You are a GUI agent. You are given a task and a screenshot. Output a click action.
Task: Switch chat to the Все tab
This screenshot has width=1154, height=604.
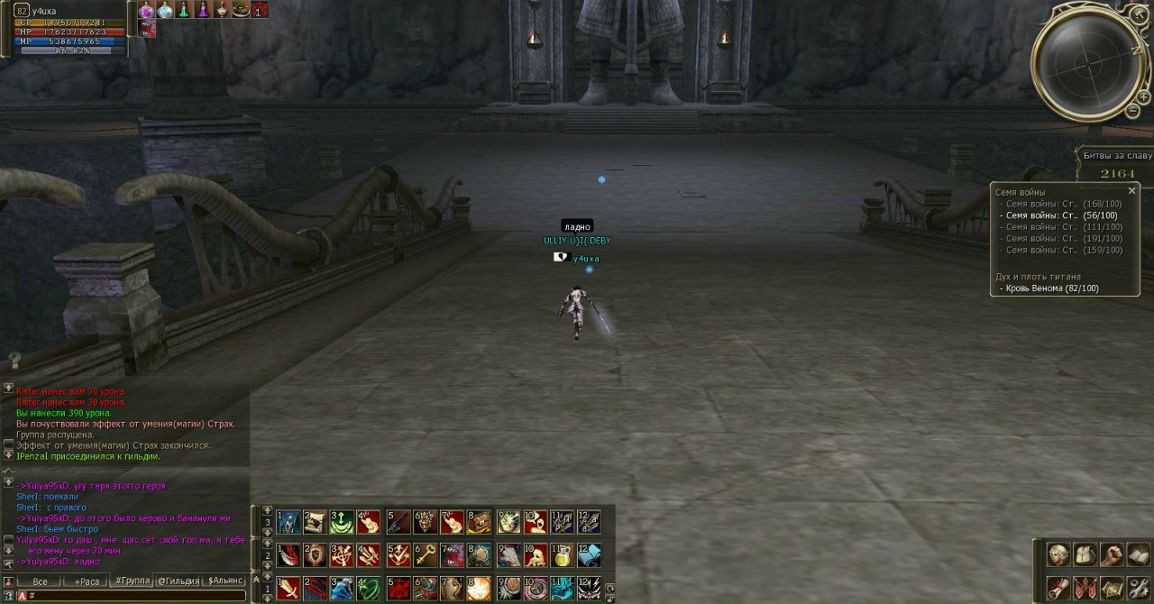coord(40,581)
